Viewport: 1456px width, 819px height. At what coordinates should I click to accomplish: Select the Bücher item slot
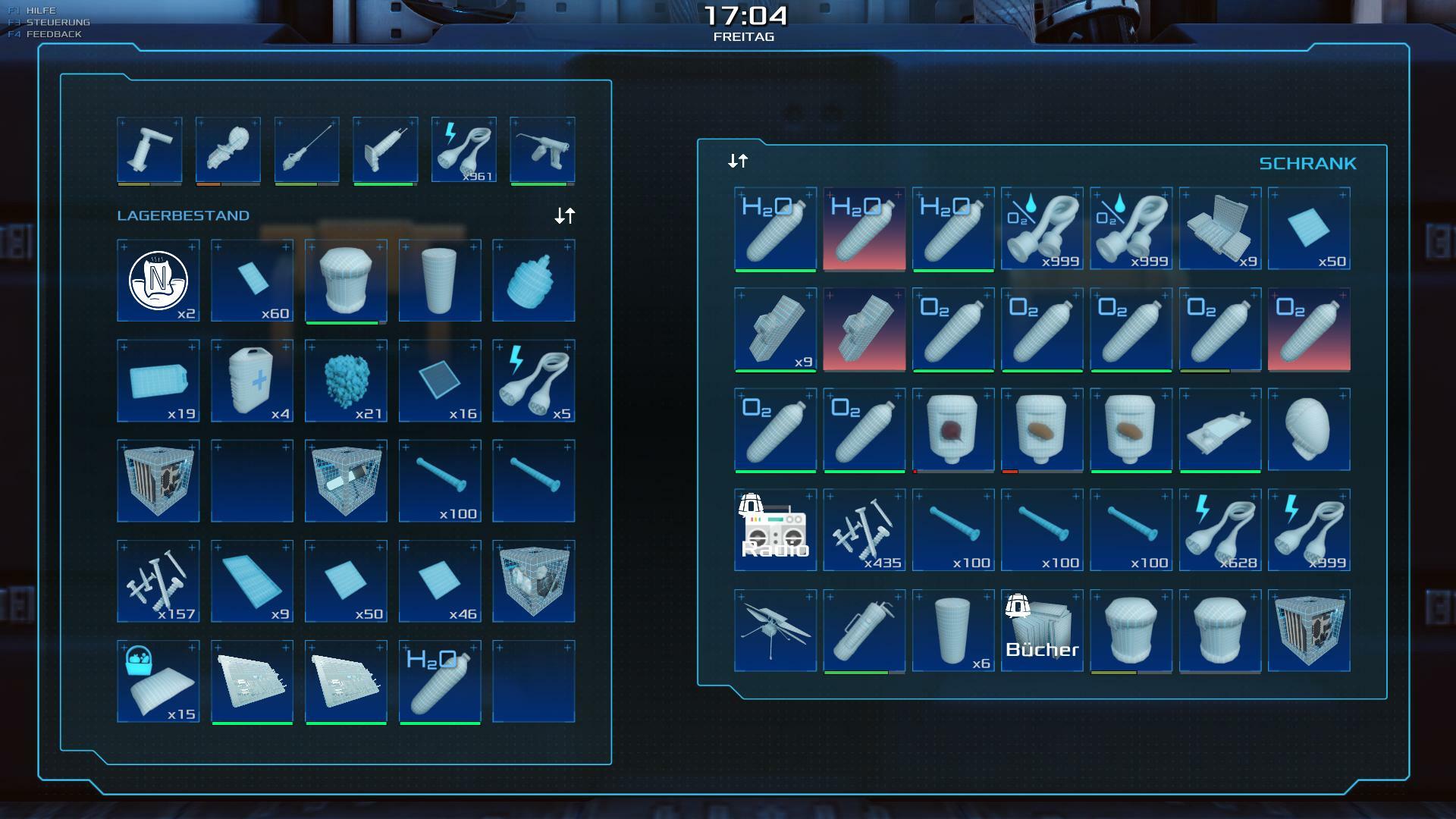click(x=1042, y=630)
